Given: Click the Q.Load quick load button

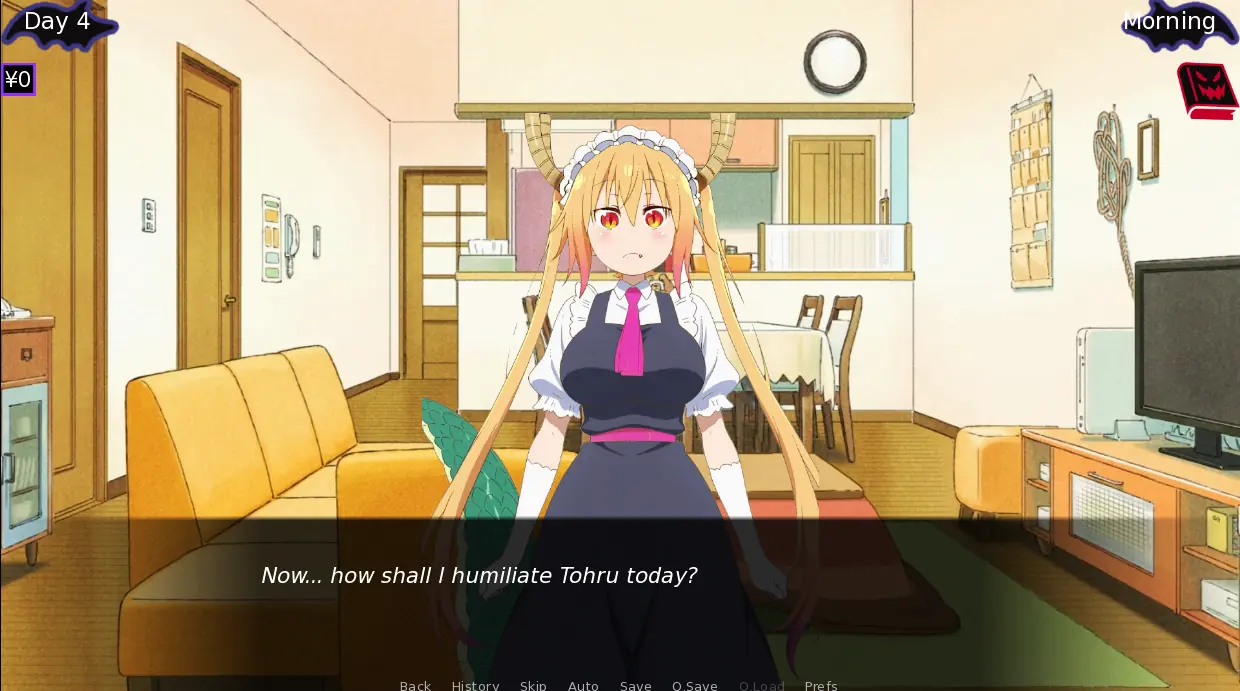Looking at the screenshot, I should (x=761, y=685).
